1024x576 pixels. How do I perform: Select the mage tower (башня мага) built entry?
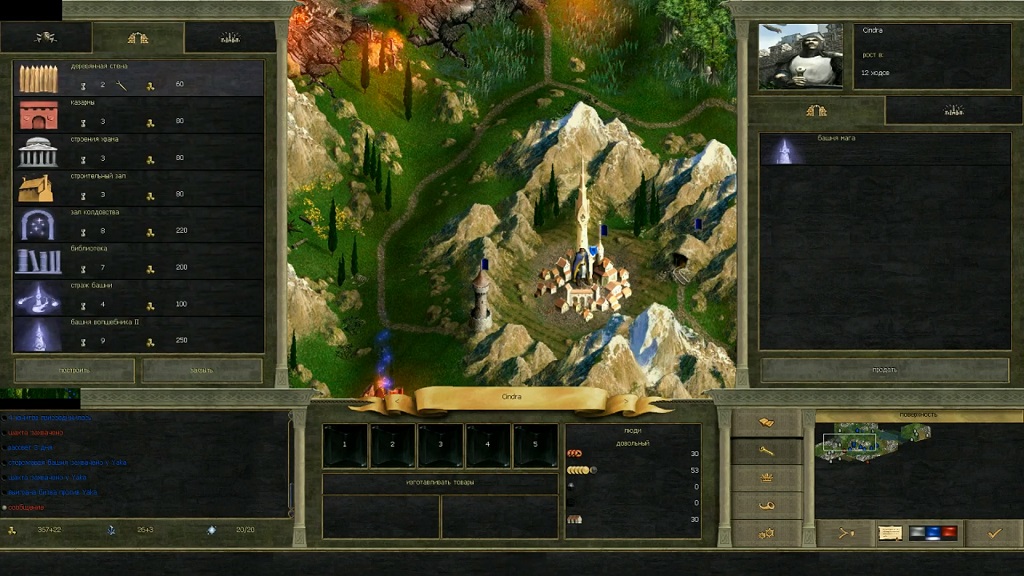pyautogui.click(x=884, y=150)
